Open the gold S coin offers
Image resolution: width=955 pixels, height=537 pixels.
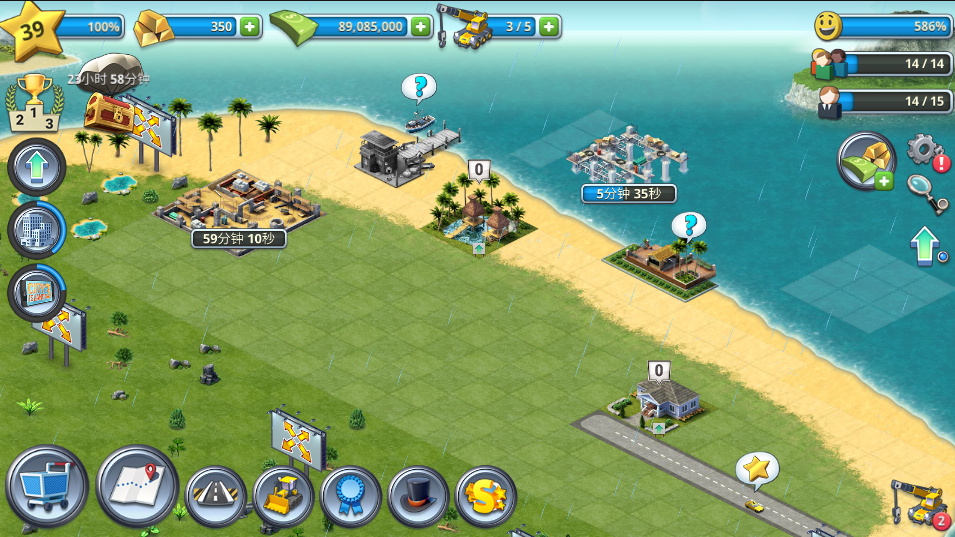pos(486,496)
